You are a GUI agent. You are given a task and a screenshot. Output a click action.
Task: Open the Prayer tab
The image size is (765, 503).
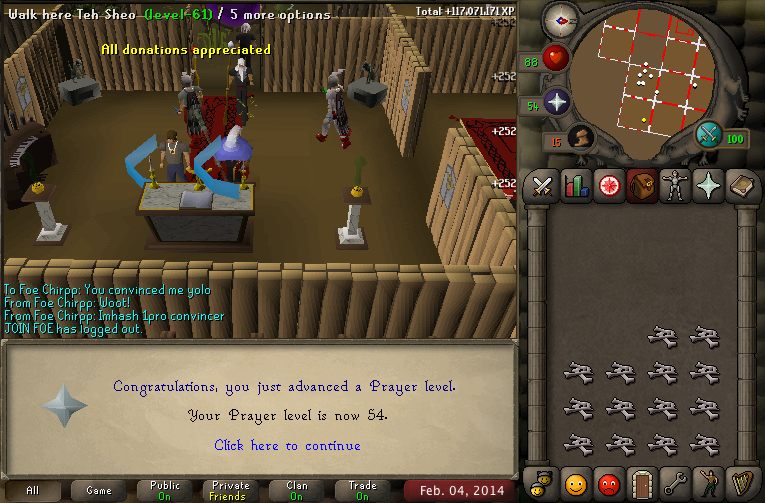pos(708,186)
